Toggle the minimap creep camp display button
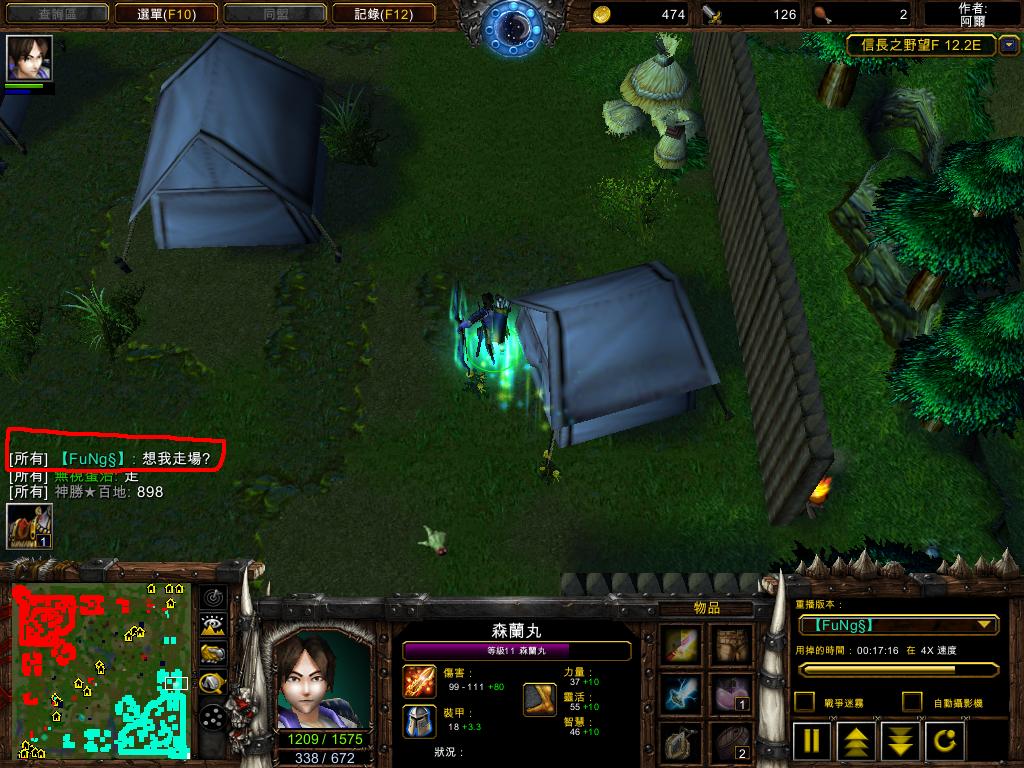Screen dimensions: 1024x768 pyautogui.click(x=212, y=684)
